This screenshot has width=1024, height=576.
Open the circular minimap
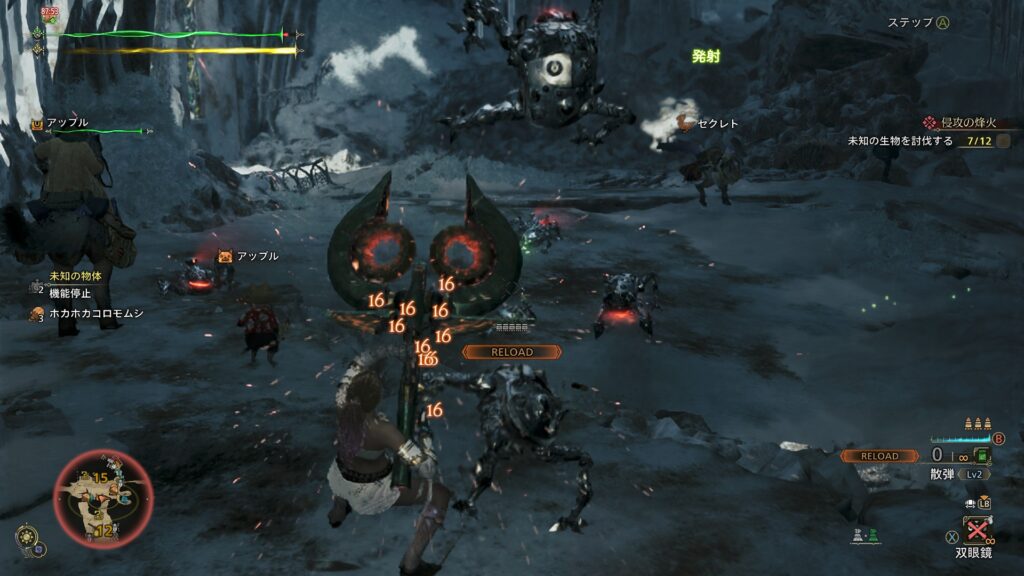pyautogui.click(x=103, y=499)
